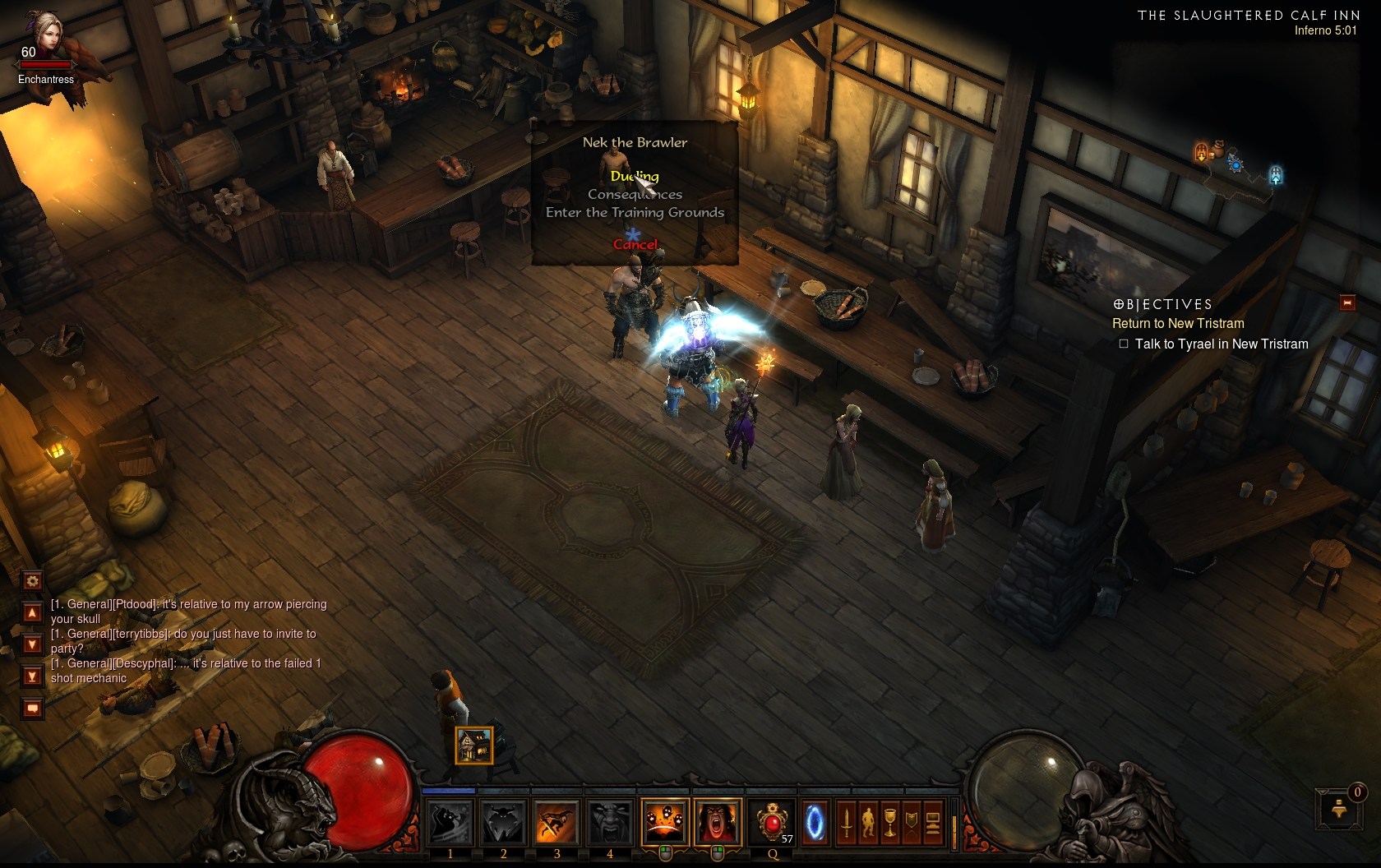Image resolution: width=1381 pixels, height=868 pixels.
Task: Open the Skills menu with the sword icon
Action: [847, 821]
